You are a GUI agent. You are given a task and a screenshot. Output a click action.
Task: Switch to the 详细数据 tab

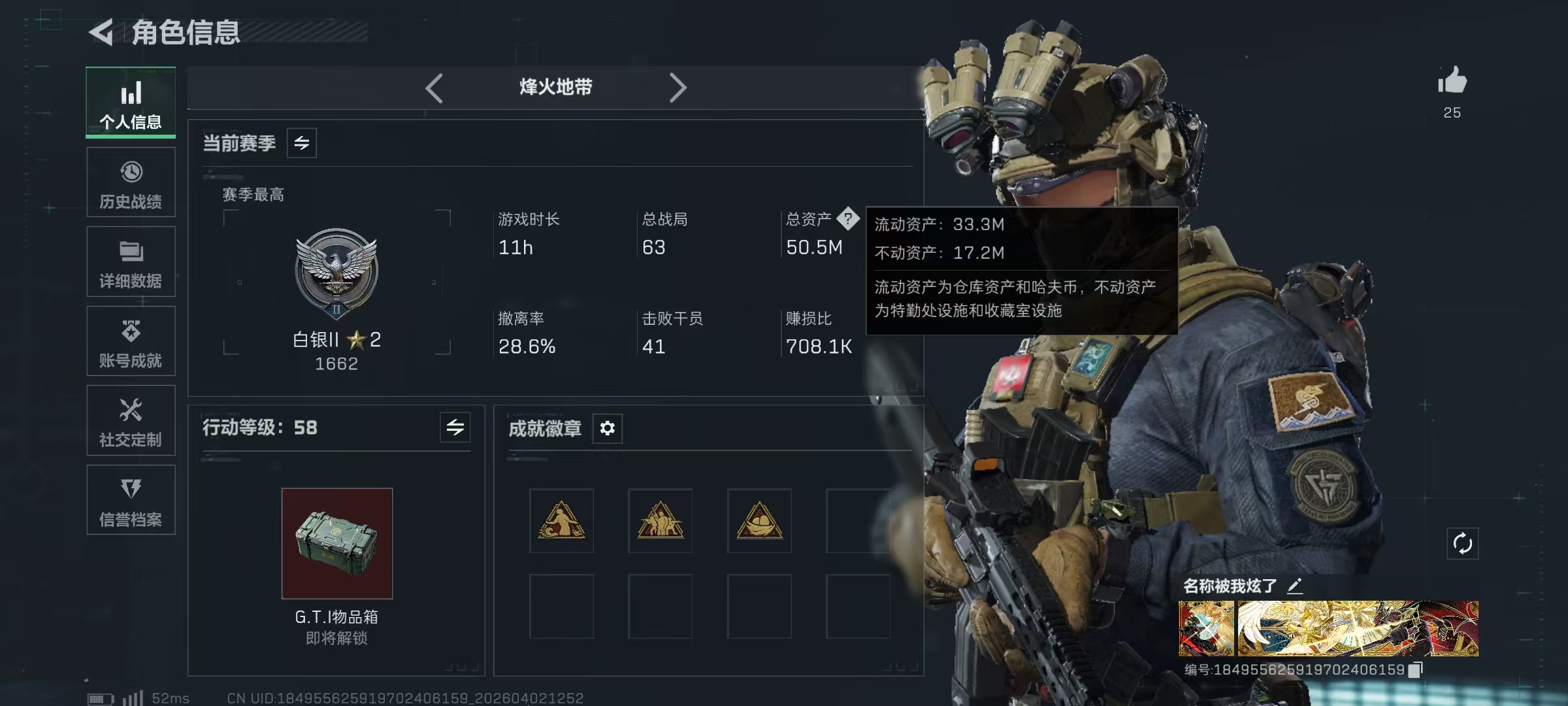pos(131,262)
